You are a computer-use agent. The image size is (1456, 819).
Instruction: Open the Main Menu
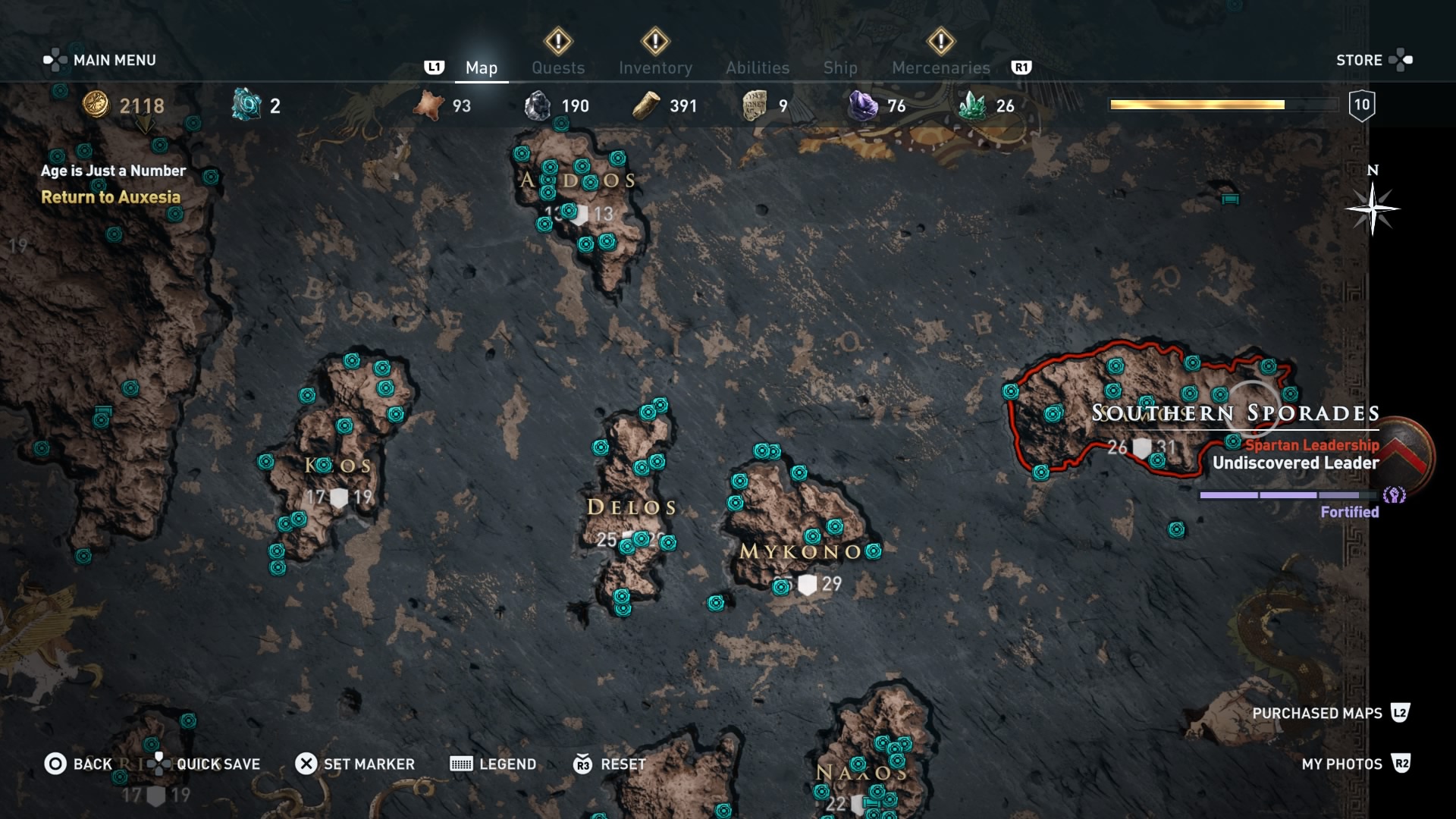click(112, 60)
